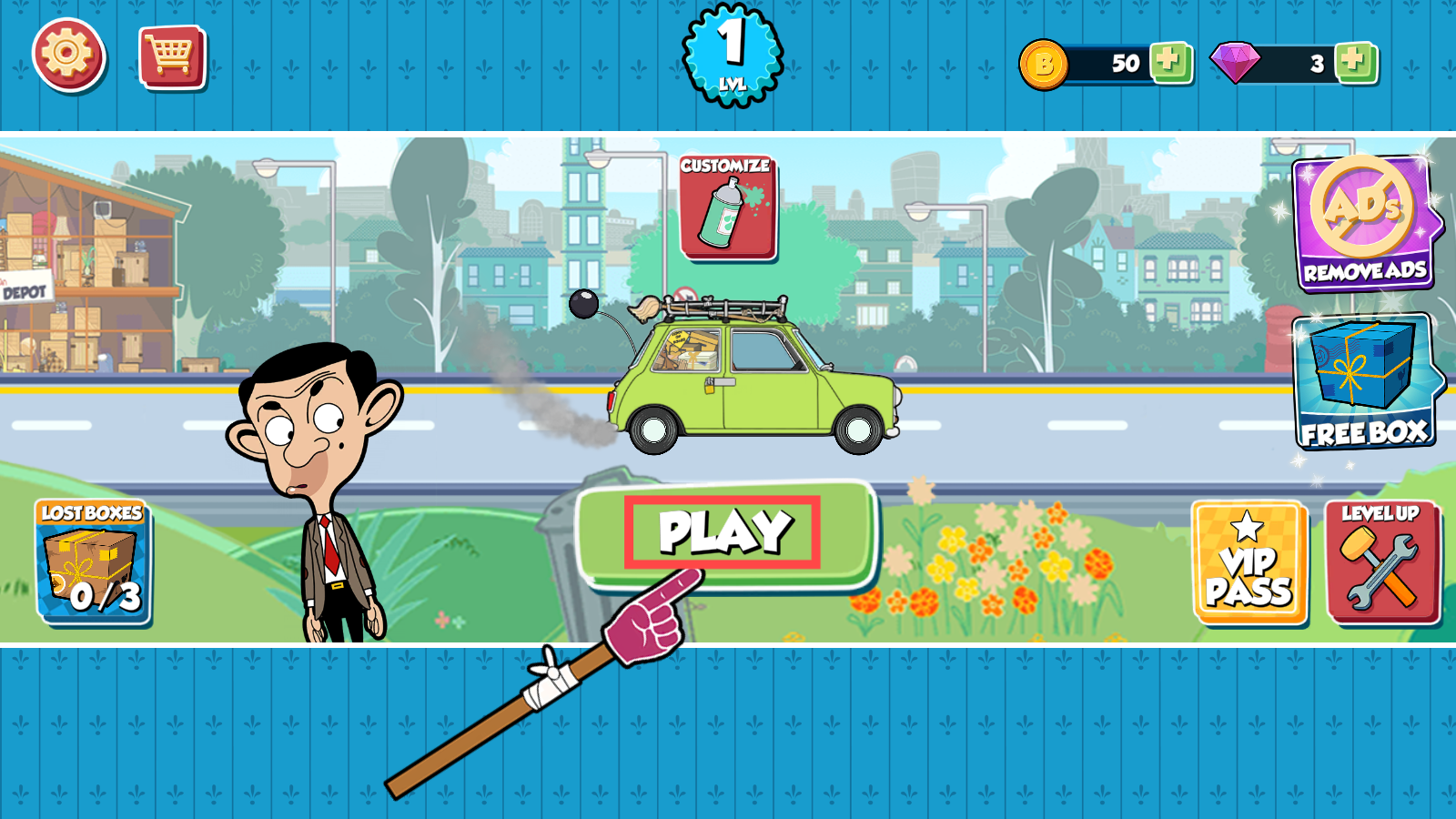This screenshot has height=819, width=1456.
Task: Open the settings gear menu
Action: [69, 56]
